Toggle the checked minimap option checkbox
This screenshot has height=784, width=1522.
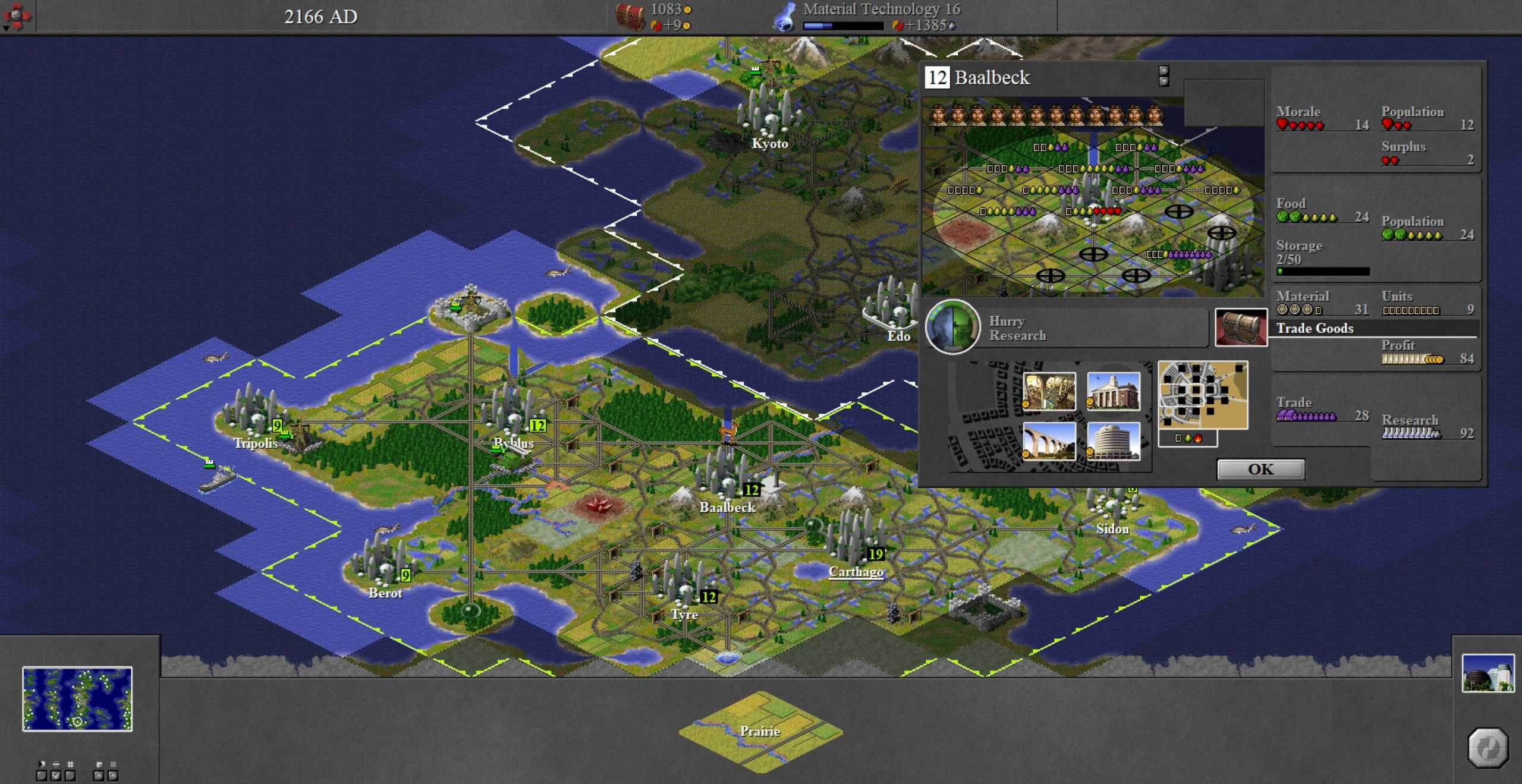pos(56,775)
